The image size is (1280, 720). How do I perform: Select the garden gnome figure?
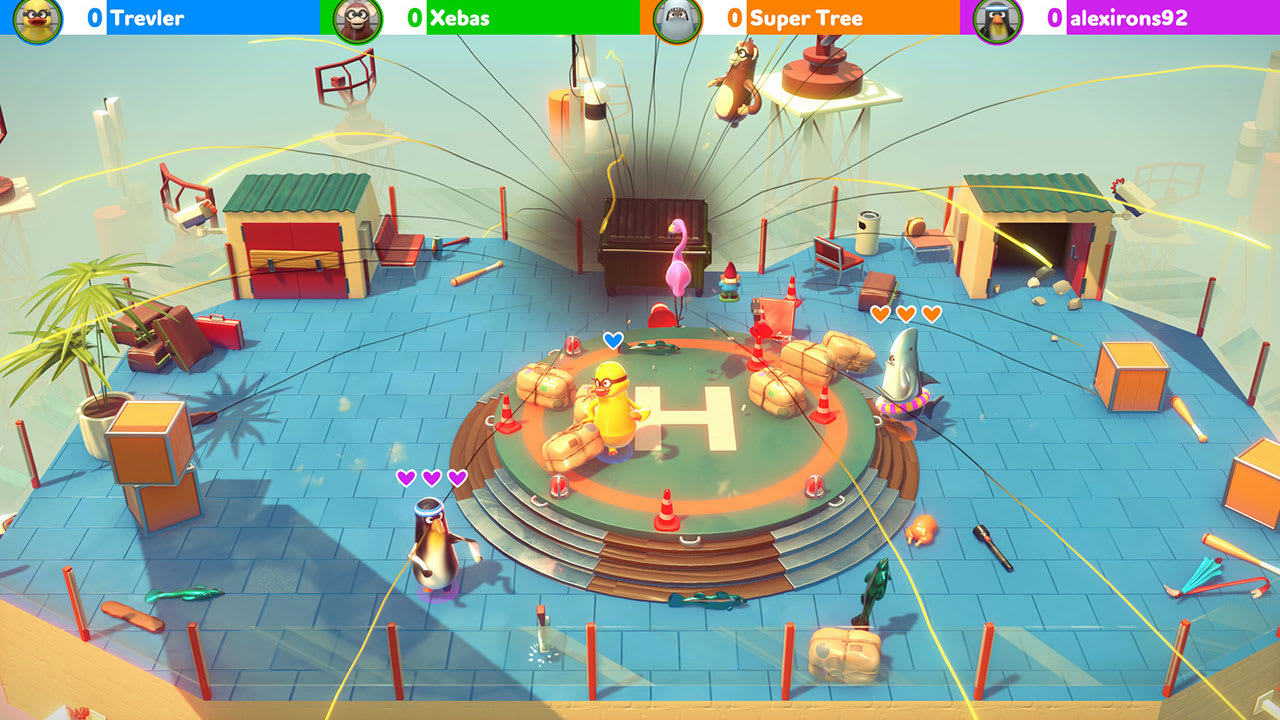coord(729,283)
